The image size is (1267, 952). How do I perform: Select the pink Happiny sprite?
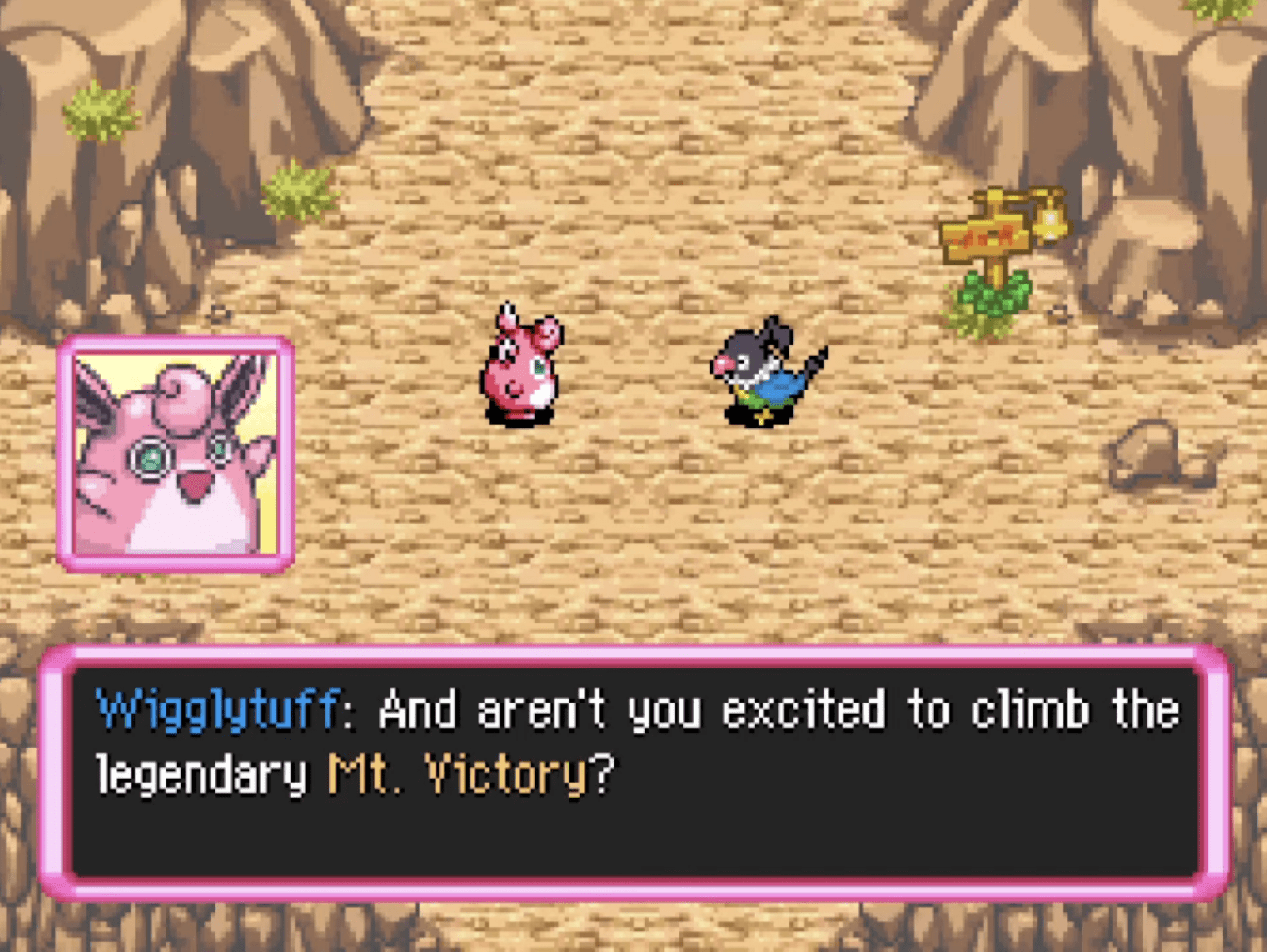(x=519, y=368)
